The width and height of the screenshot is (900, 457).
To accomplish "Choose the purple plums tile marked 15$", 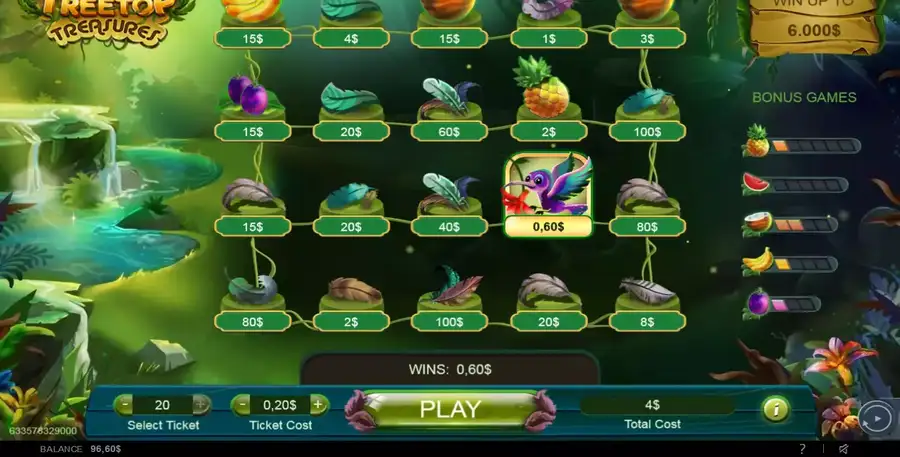I will point(252,104).
